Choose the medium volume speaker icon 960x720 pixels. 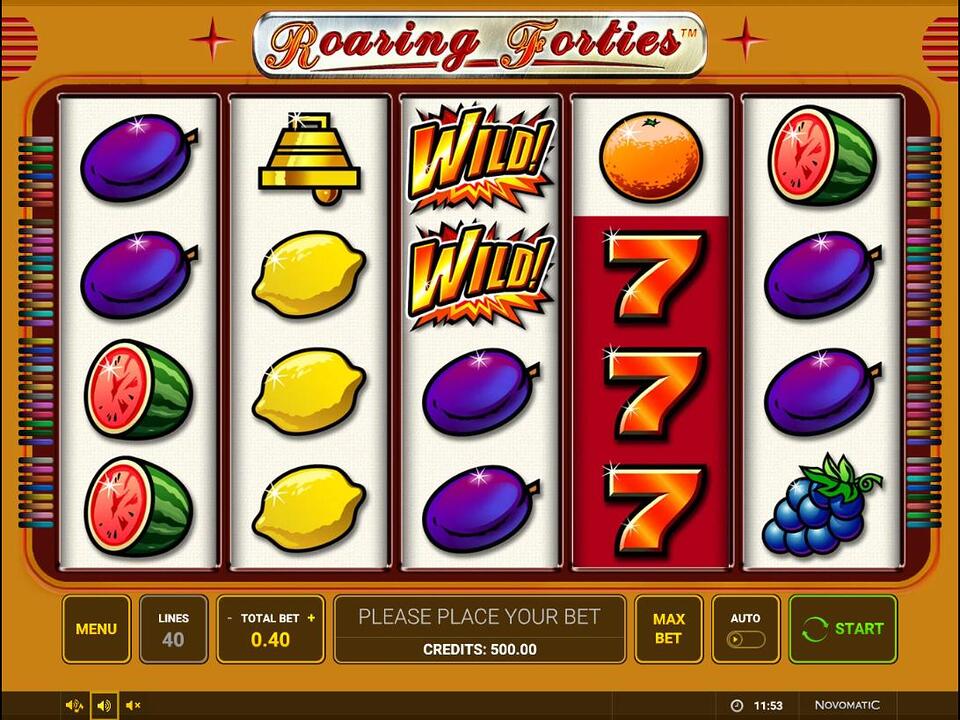[x=104, y=706]
